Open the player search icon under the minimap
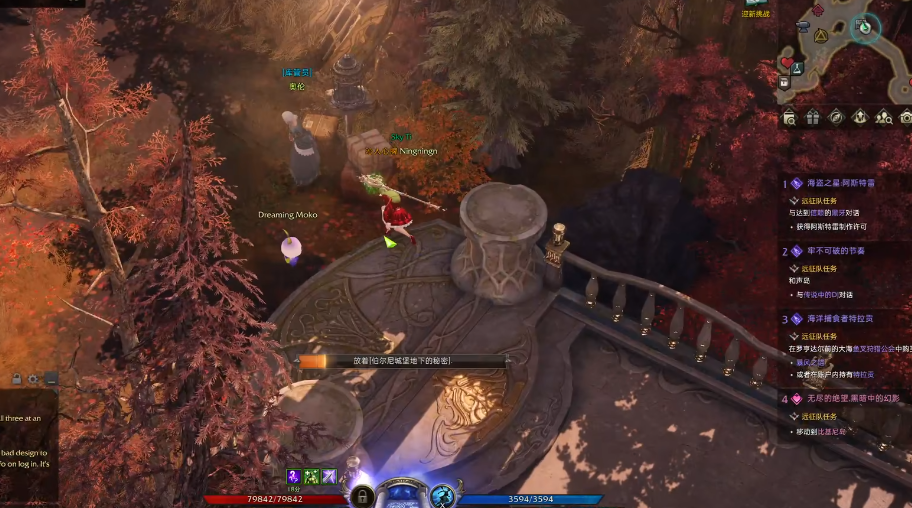Viewport: 912px width, 508px height. pos(884,118)
